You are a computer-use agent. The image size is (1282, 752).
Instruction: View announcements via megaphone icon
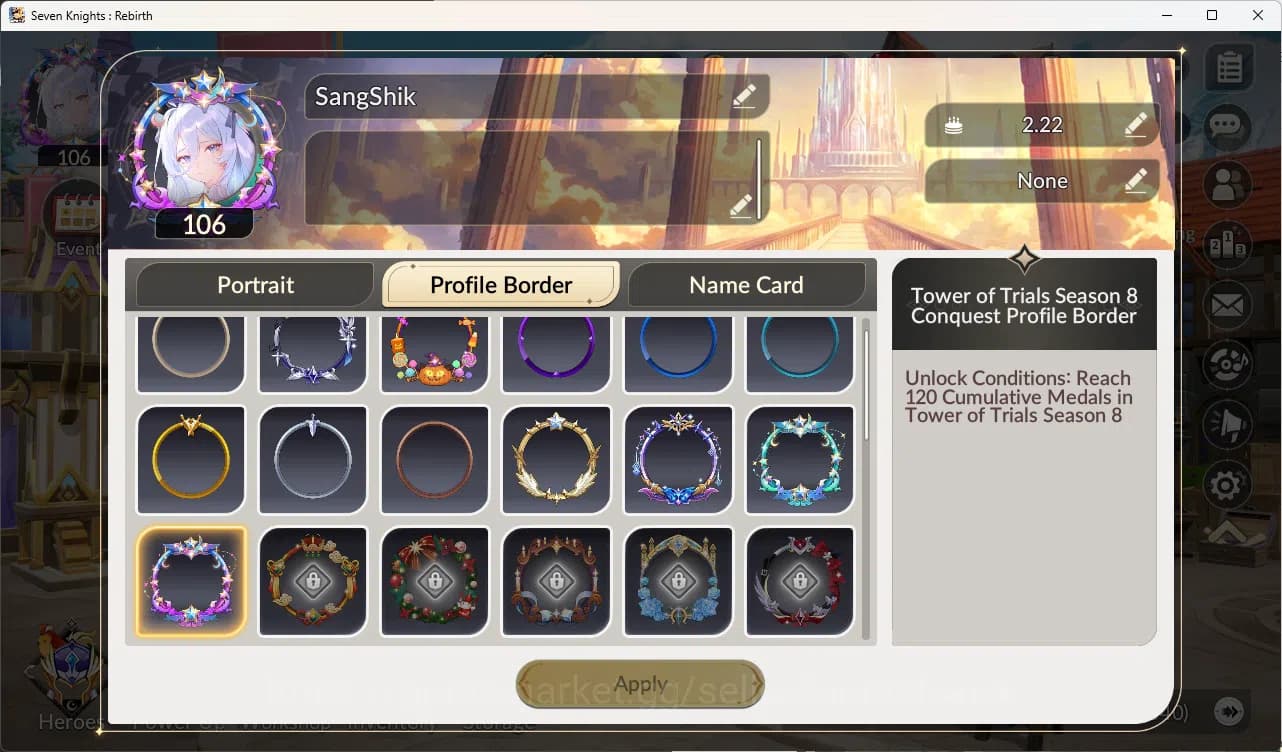[1228, 425]
